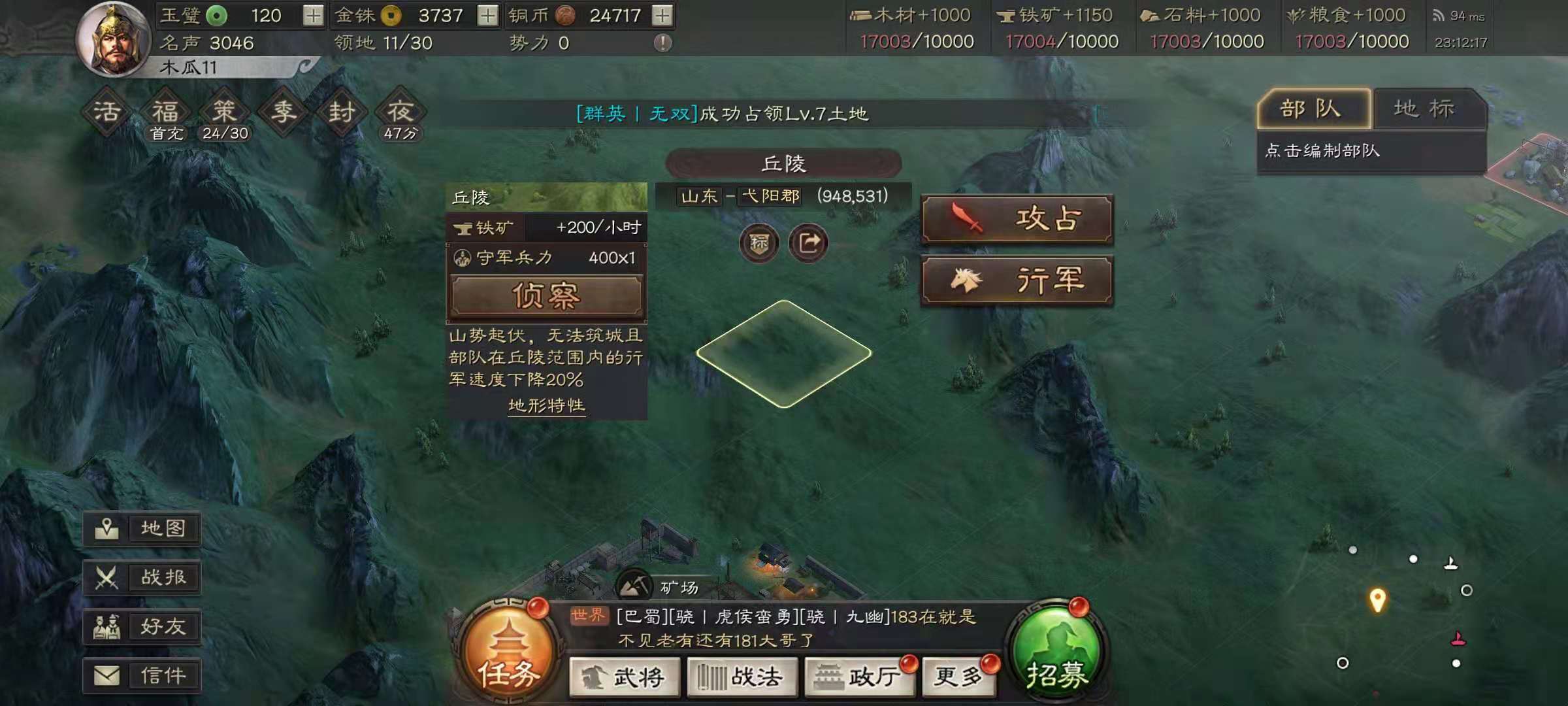The image size is (1568, 706).
Task: Select the 夜 47分 event icon
Action: click(401, 111)
